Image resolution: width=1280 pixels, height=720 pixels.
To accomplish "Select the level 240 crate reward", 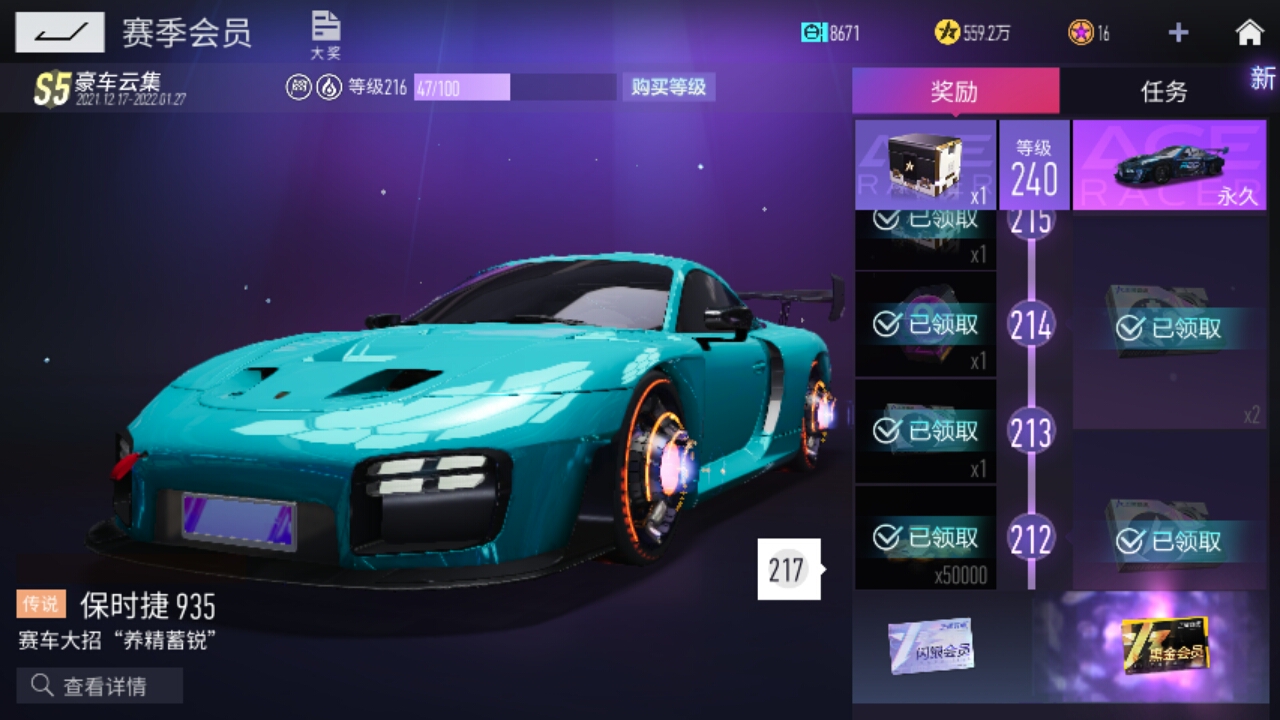I will click(x=925, y=165).
